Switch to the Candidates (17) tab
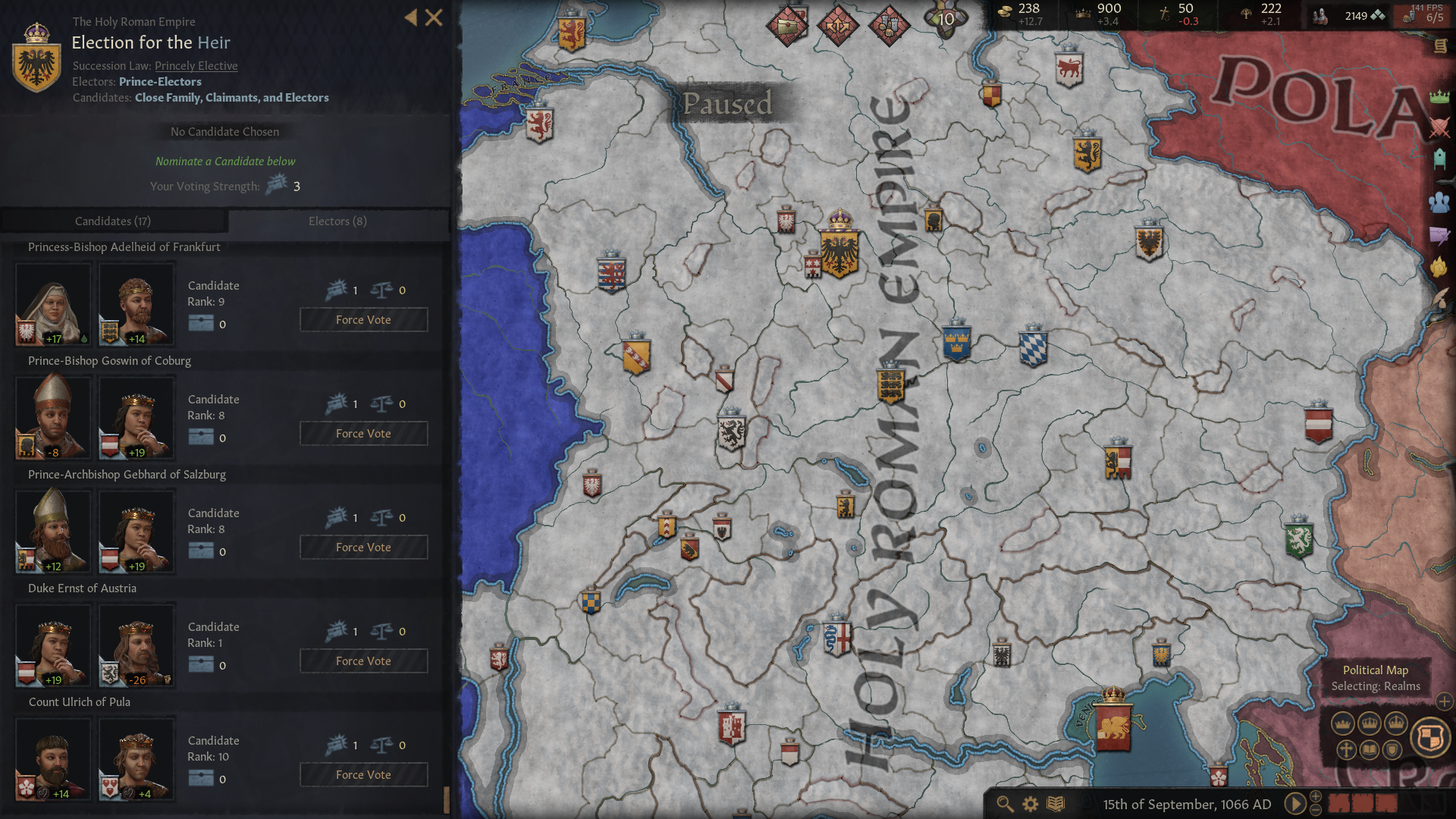The width and height of the screenshot is (1456, 819). click(x=114, y=221)
